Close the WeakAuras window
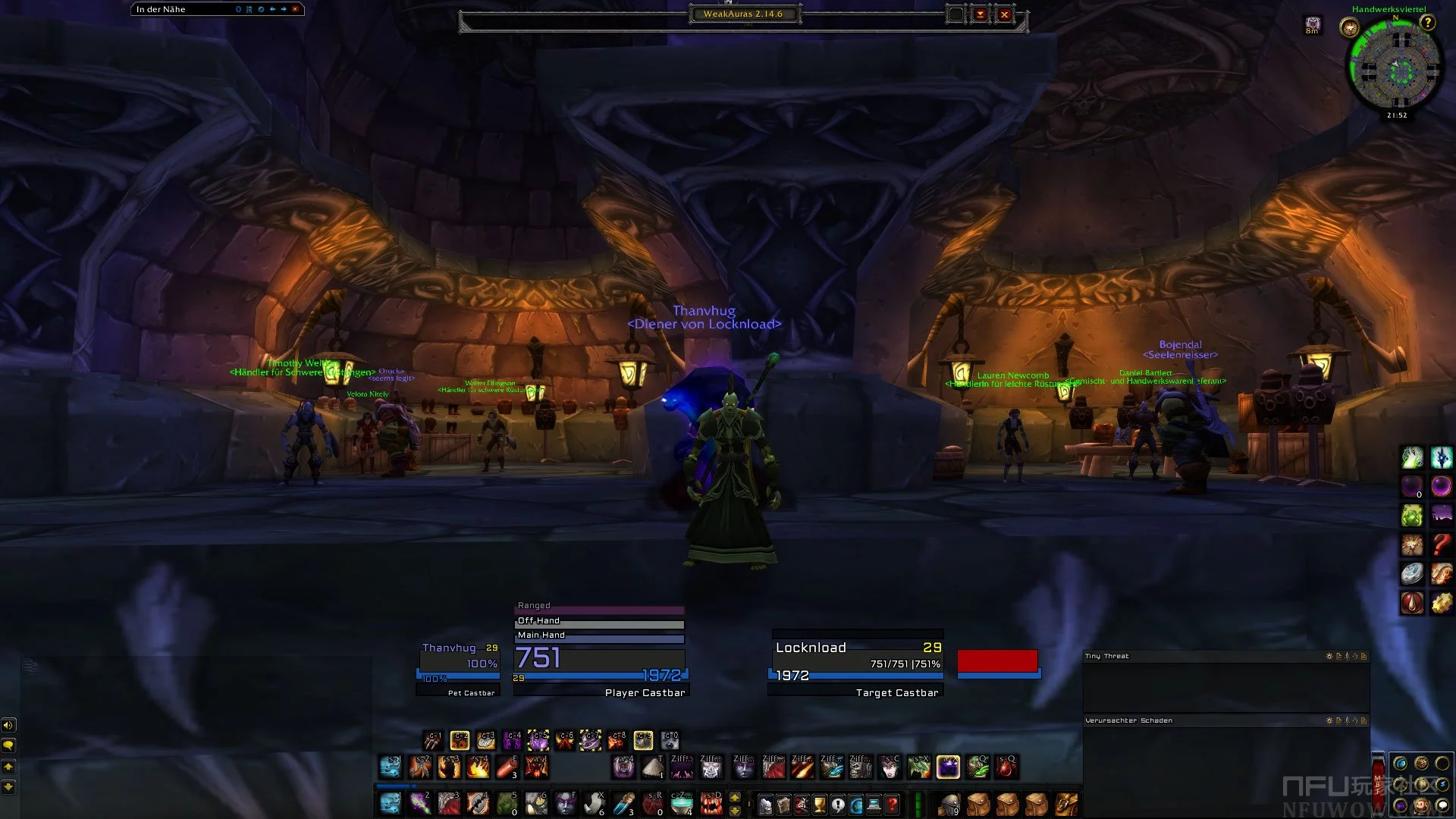The image size is (1456, 819). click(1004, 14)
